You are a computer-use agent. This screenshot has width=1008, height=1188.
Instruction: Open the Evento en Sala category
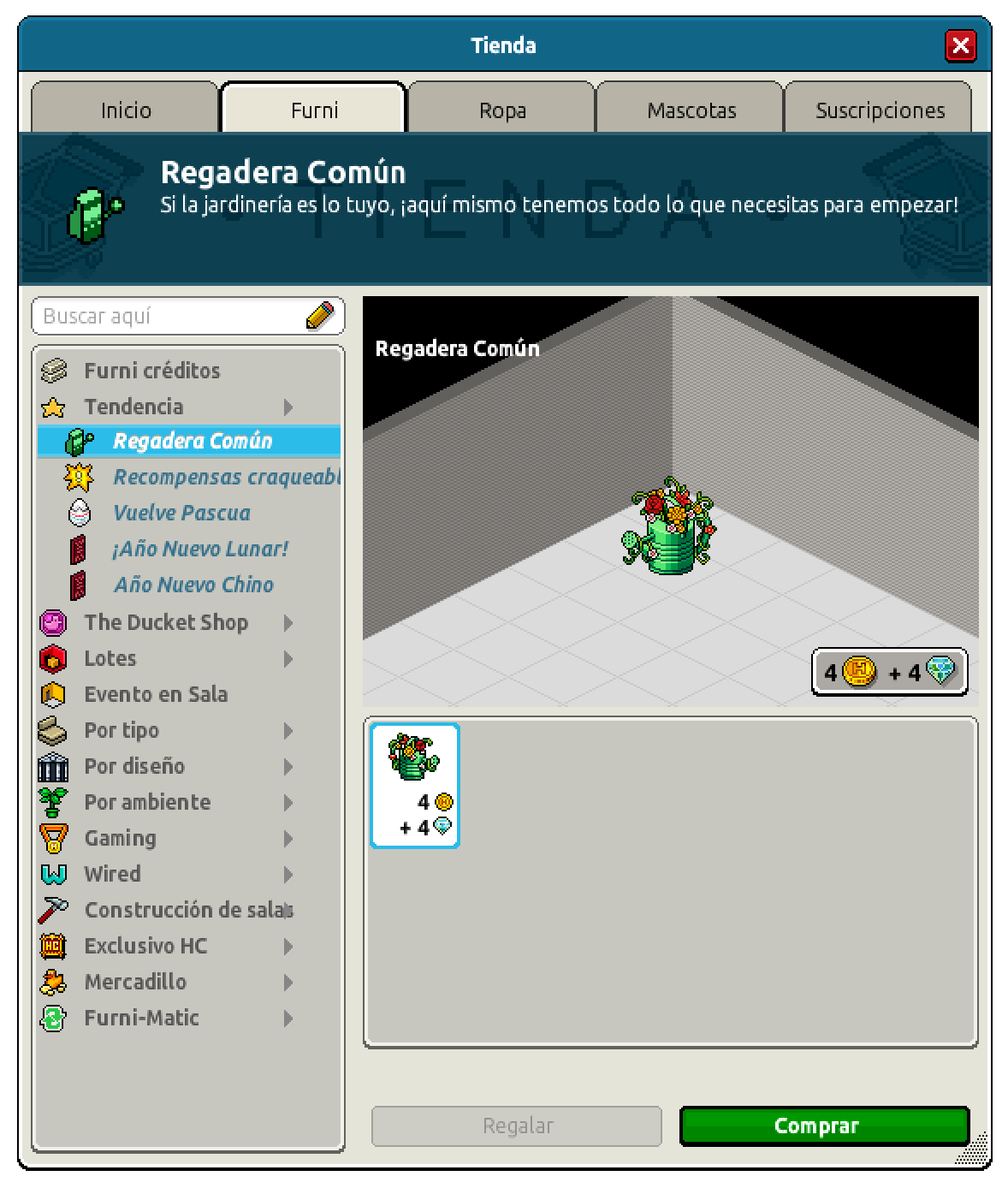pyautogui.click(x=156, y=694)
